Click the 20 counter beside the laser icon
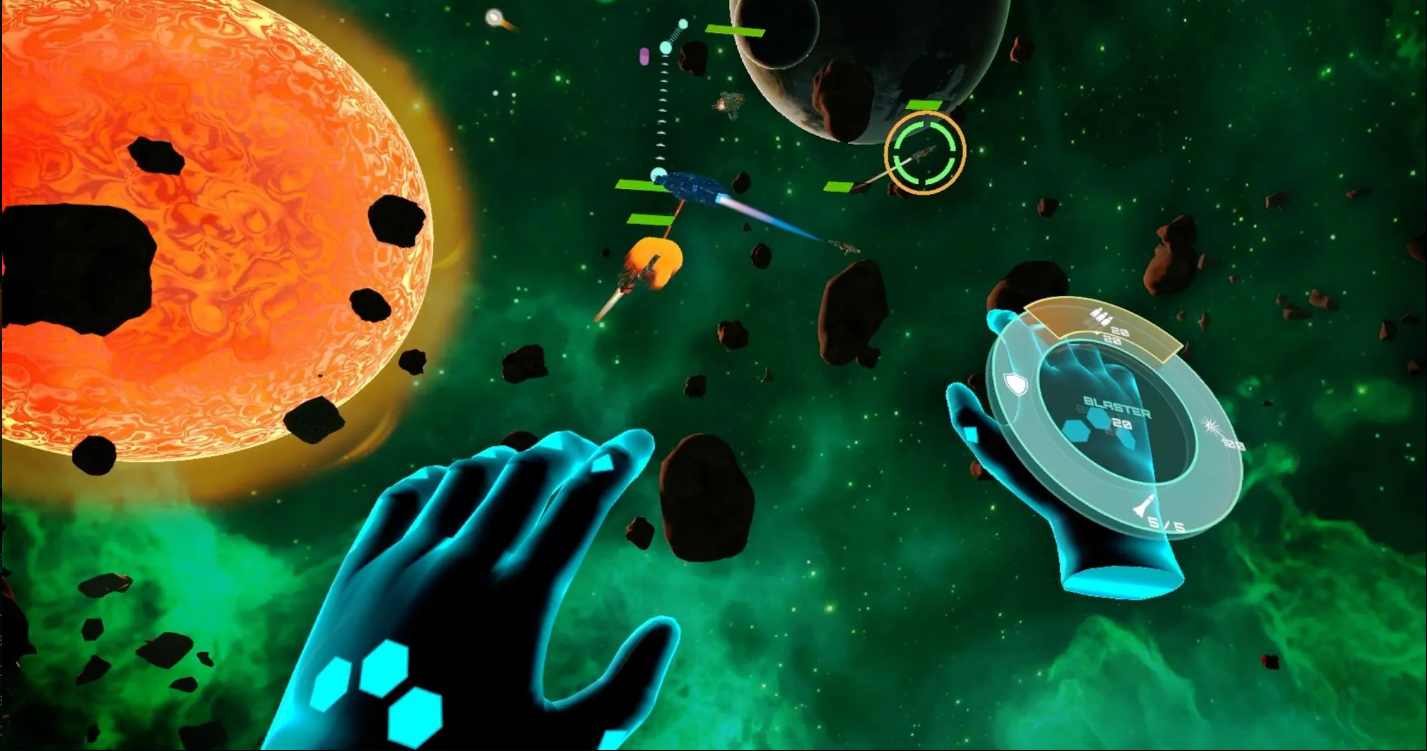Viewport: 1427px width, 751px height. click(x=1233, y=444)
